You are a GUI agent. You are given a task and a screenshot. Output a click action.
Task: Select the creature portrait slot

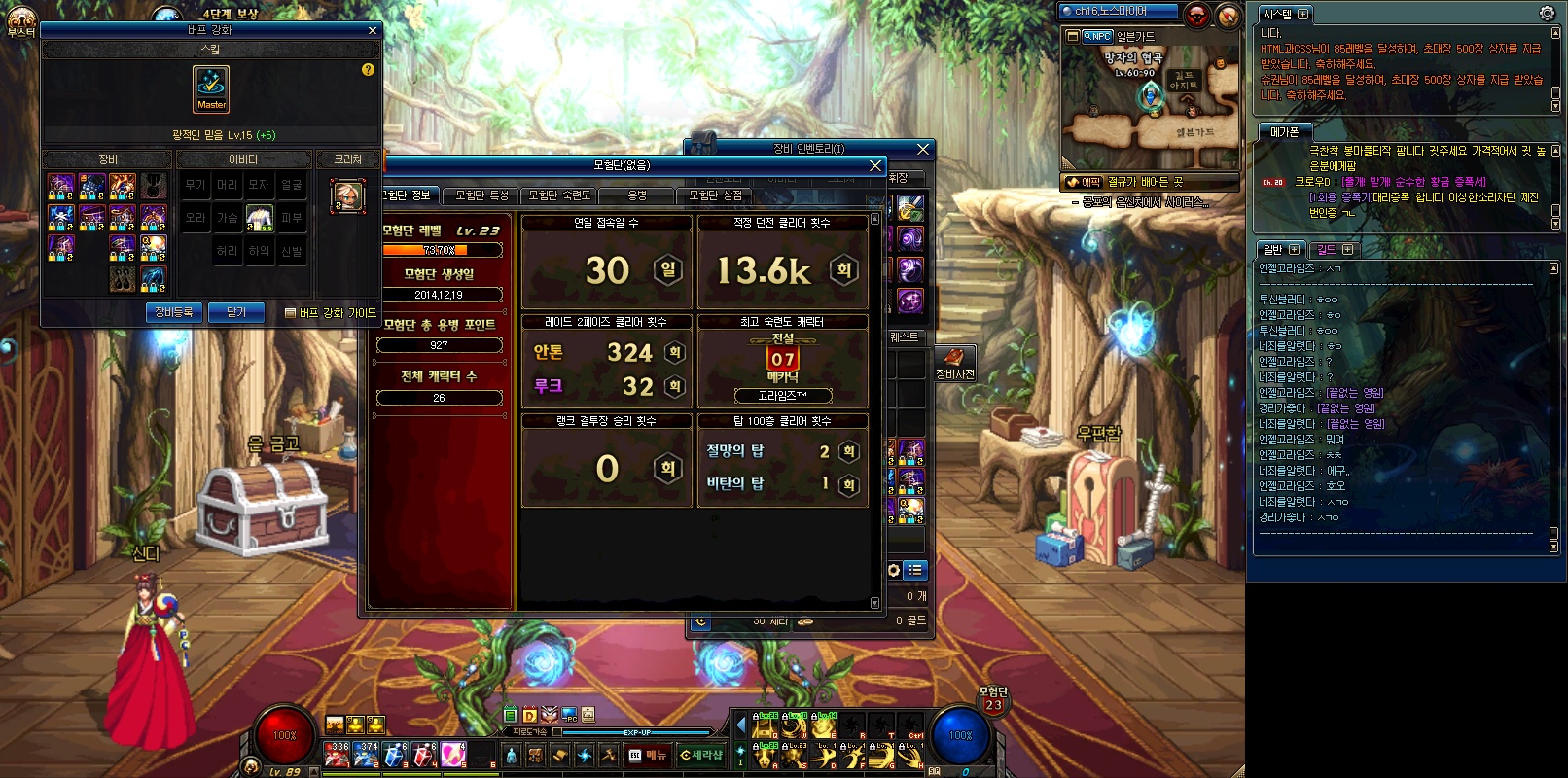click(x=348, y=195)
